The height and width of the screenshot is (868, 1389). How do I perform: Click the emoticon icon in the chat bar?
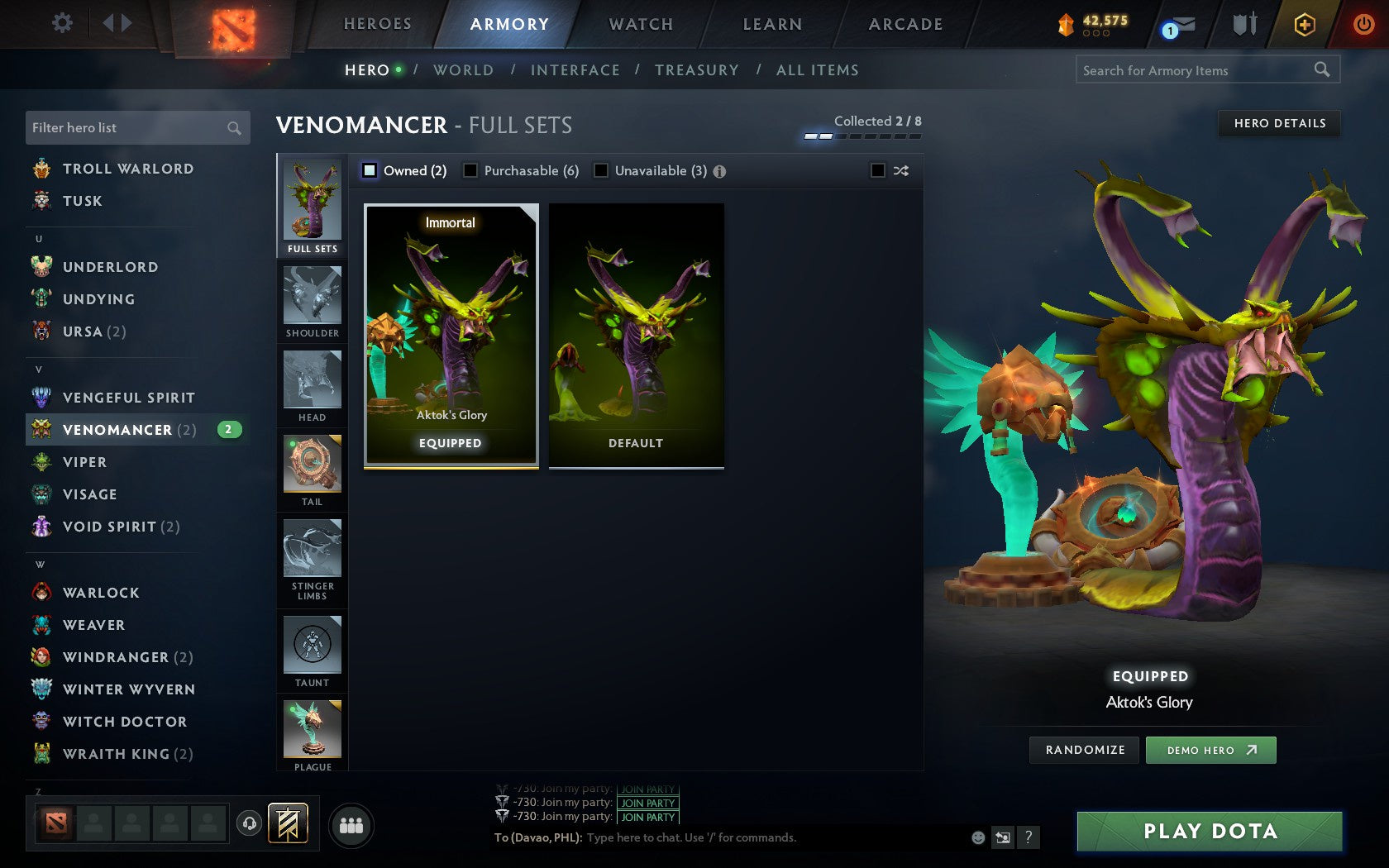[x=976, y=837]
